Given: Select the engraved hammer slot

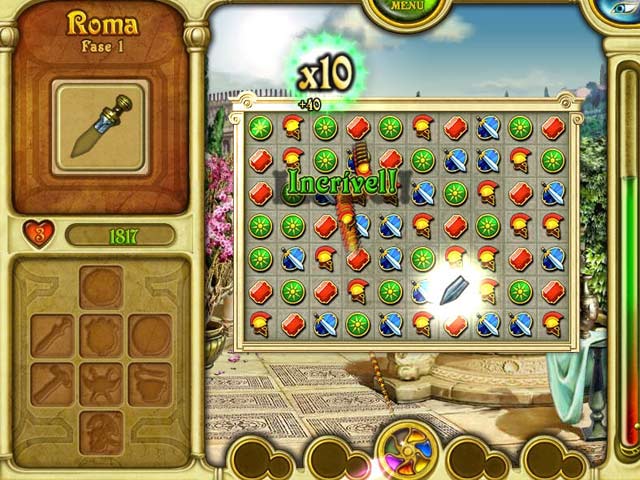Looking at the screenshot, I should tap(52, 384).
